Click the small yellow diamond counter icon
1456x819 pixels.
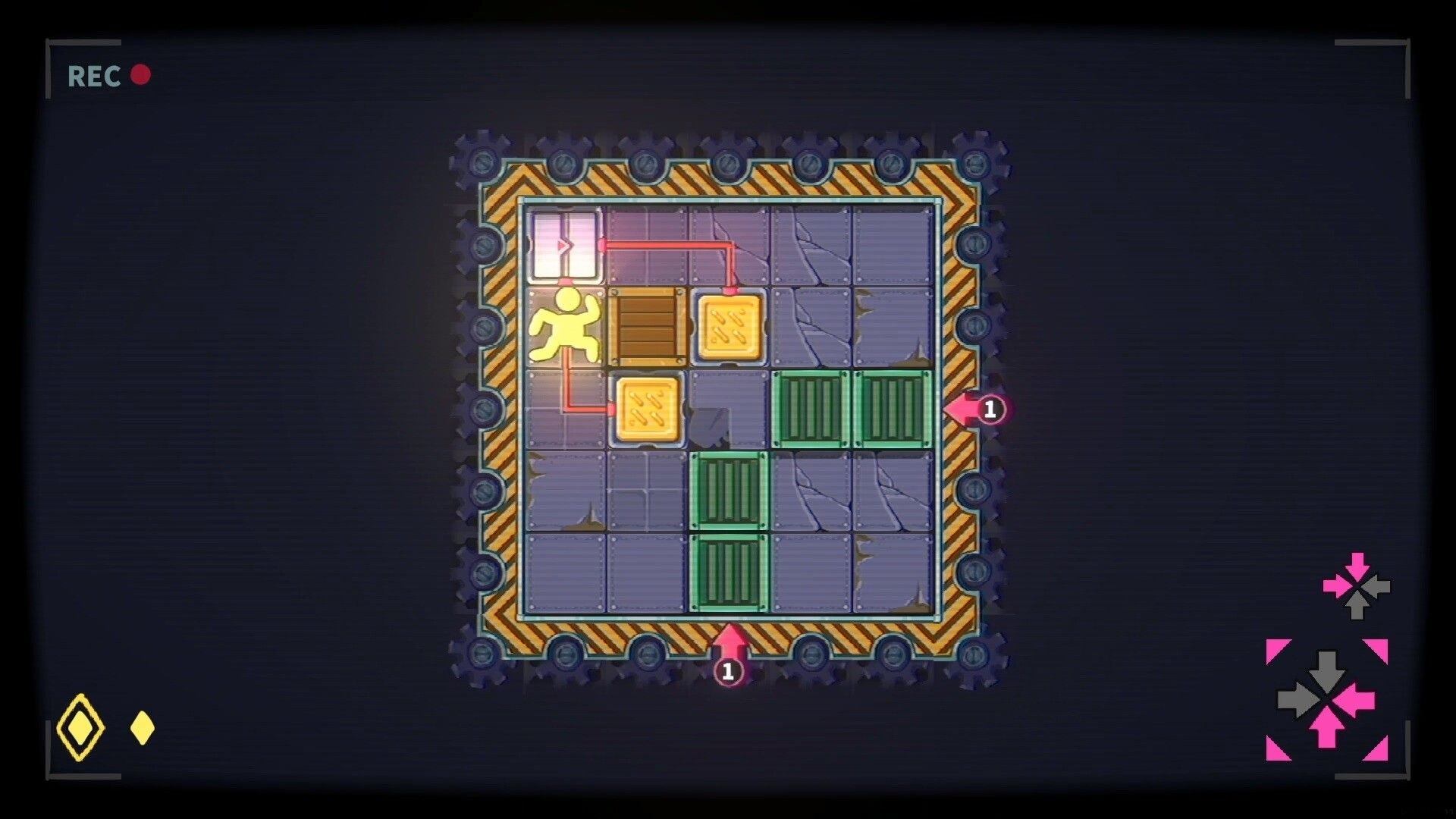point(140,726)
